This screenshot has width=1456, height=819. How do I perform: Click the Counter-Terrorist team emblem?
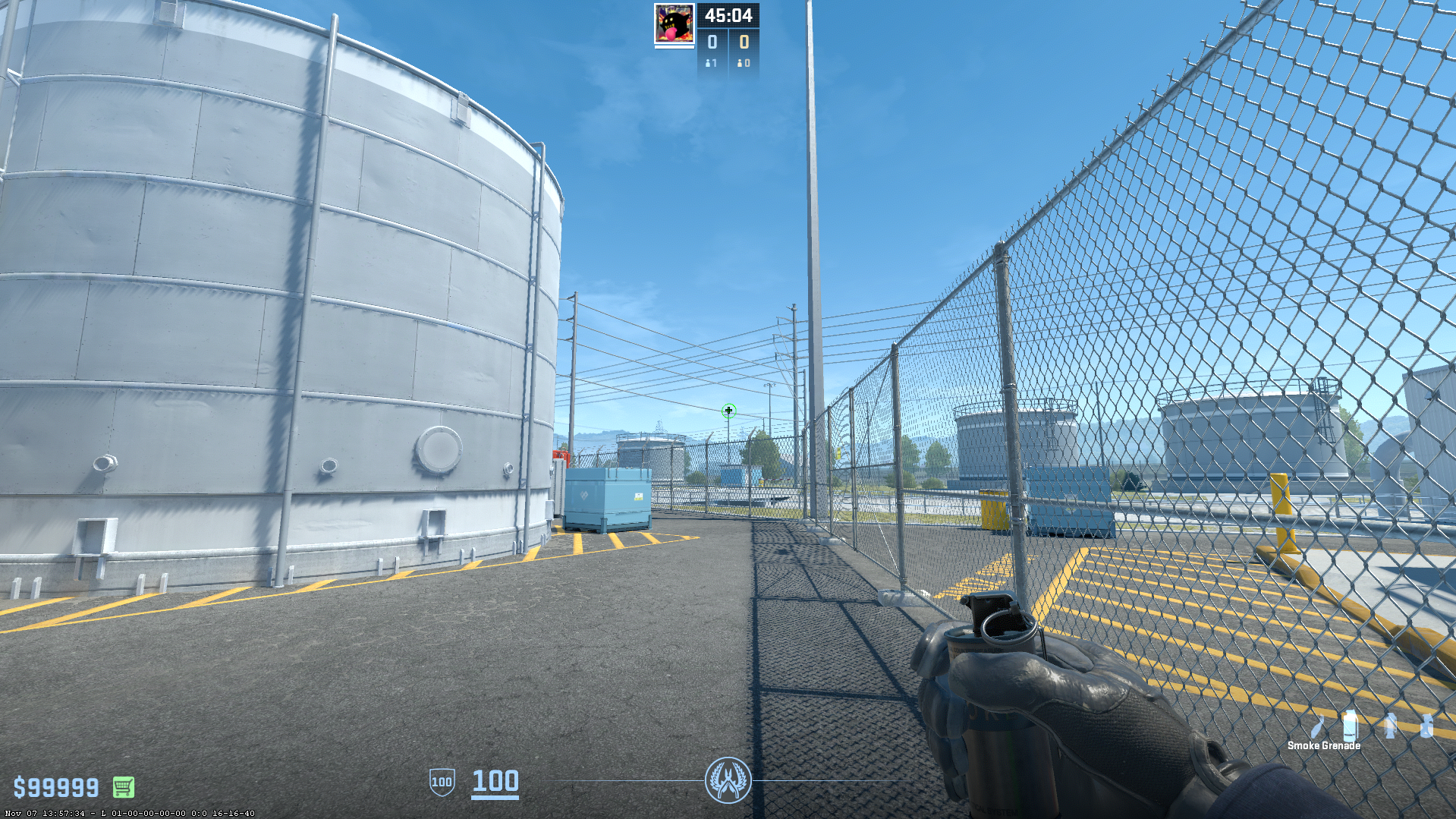(728, 780)
